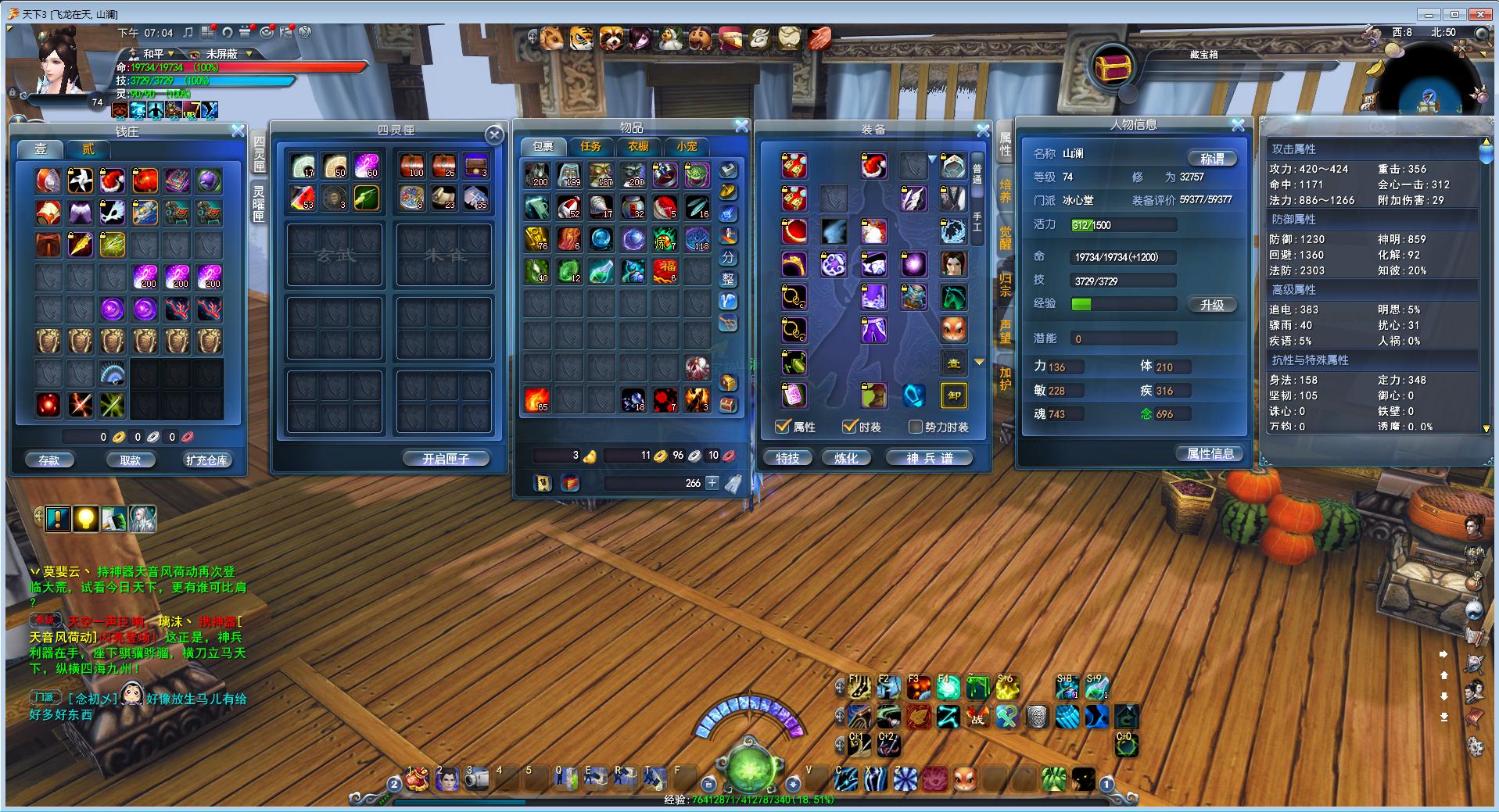
Task: Open the 特技 special skills button
Action: (787, 458)
